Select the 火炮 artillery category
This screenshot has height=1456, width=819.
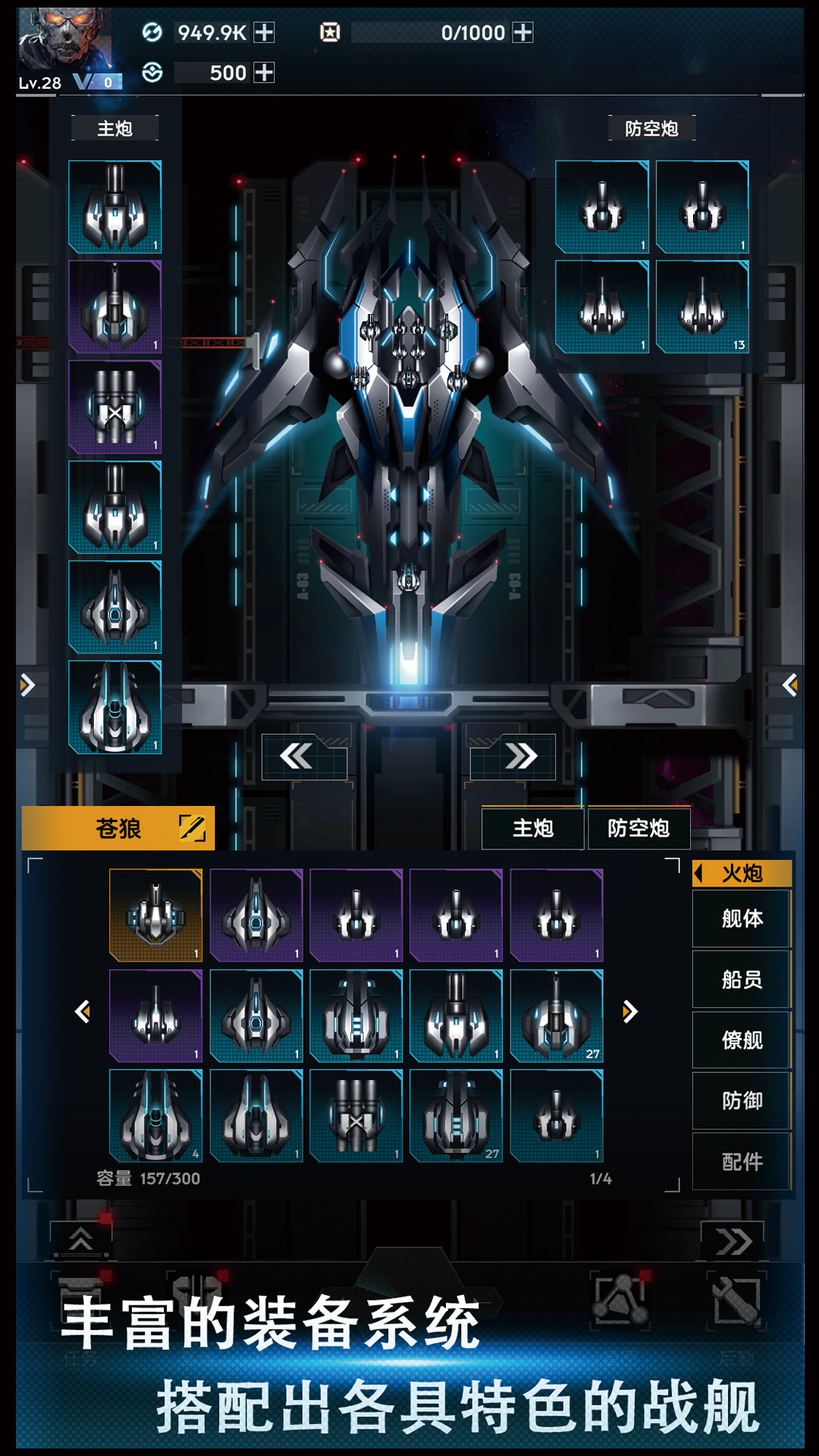click(742, 874)
